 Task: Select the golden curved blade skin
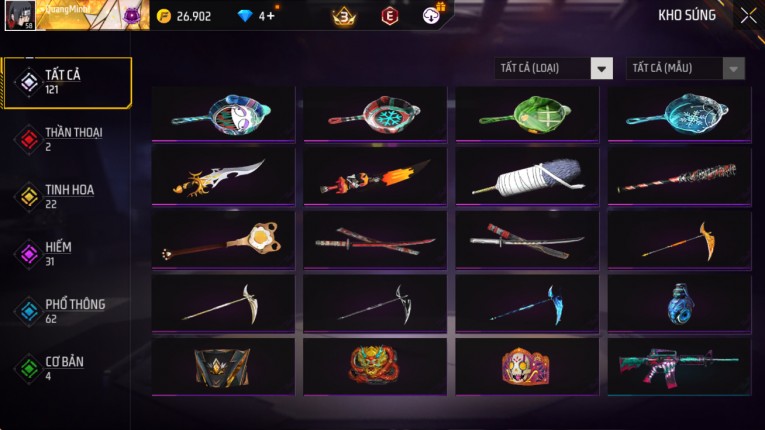223,175
